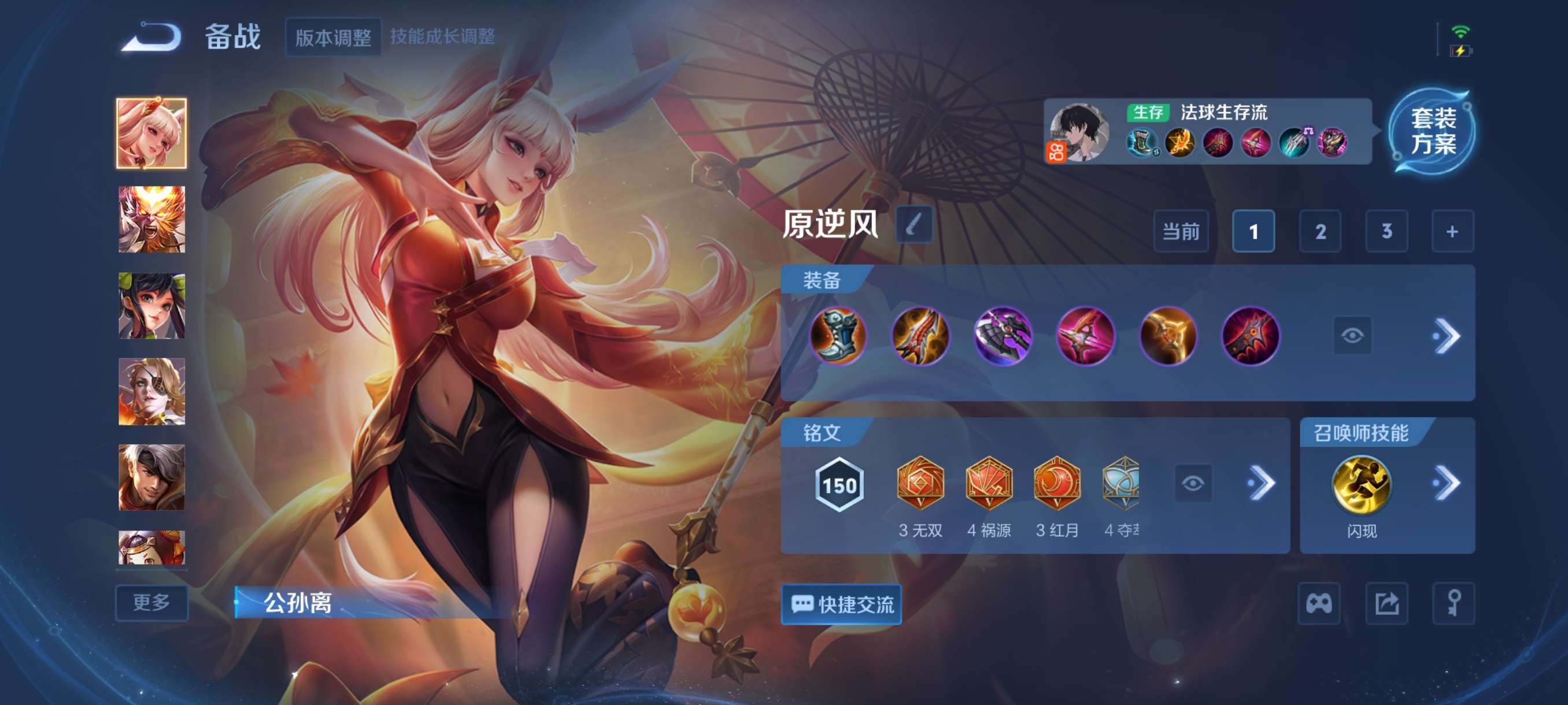Click the key icon at bottom right
The height and width of the screenshot is (705, 1568).
click(1455, 604)
